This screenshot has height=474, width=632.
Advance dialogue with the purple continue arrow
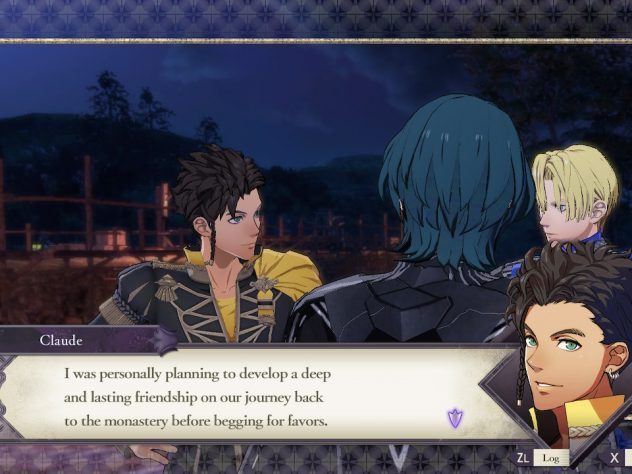tap(455, 417)
